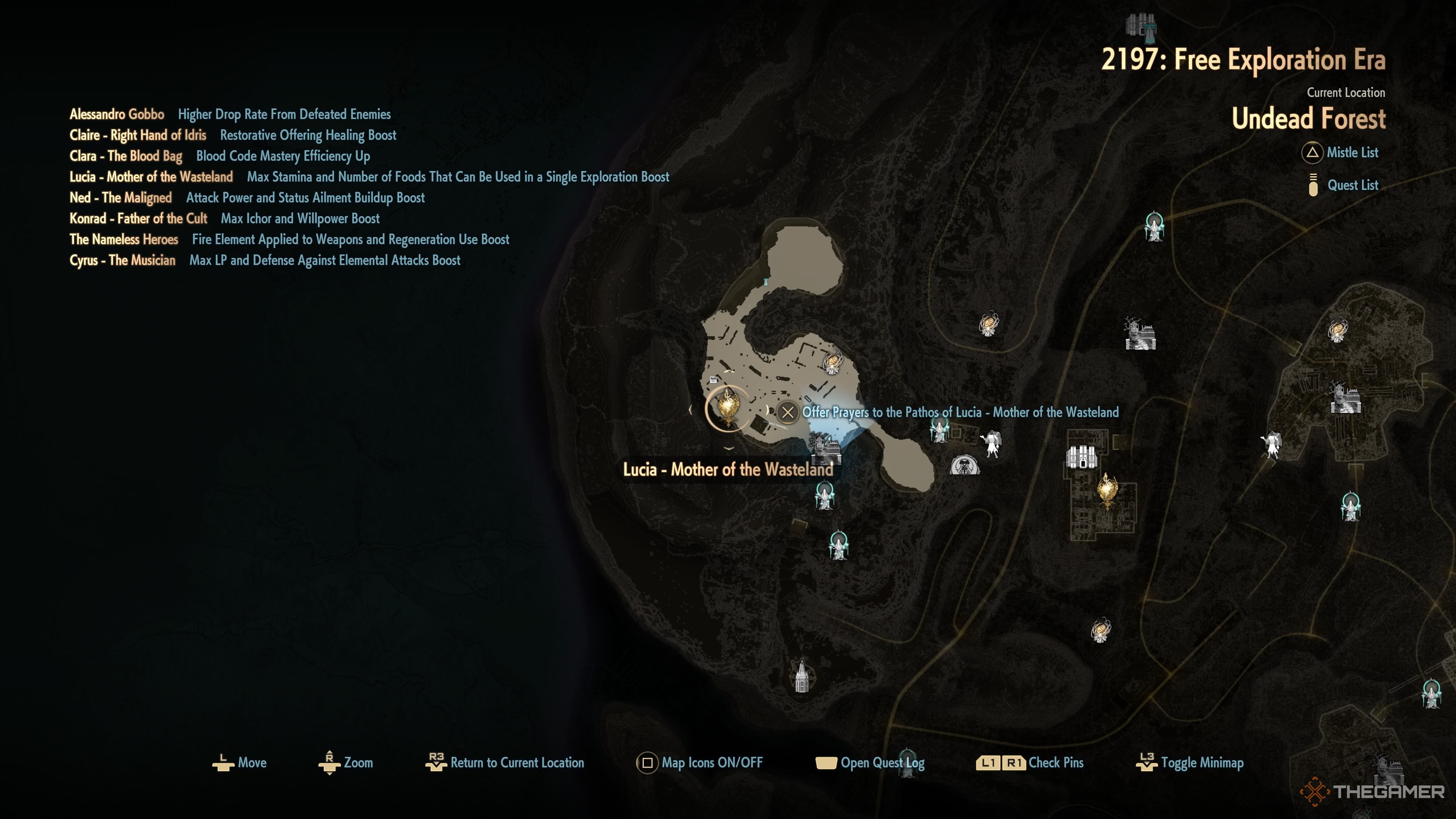Select Clara - The Blood Bag entry

click(126, 156)
